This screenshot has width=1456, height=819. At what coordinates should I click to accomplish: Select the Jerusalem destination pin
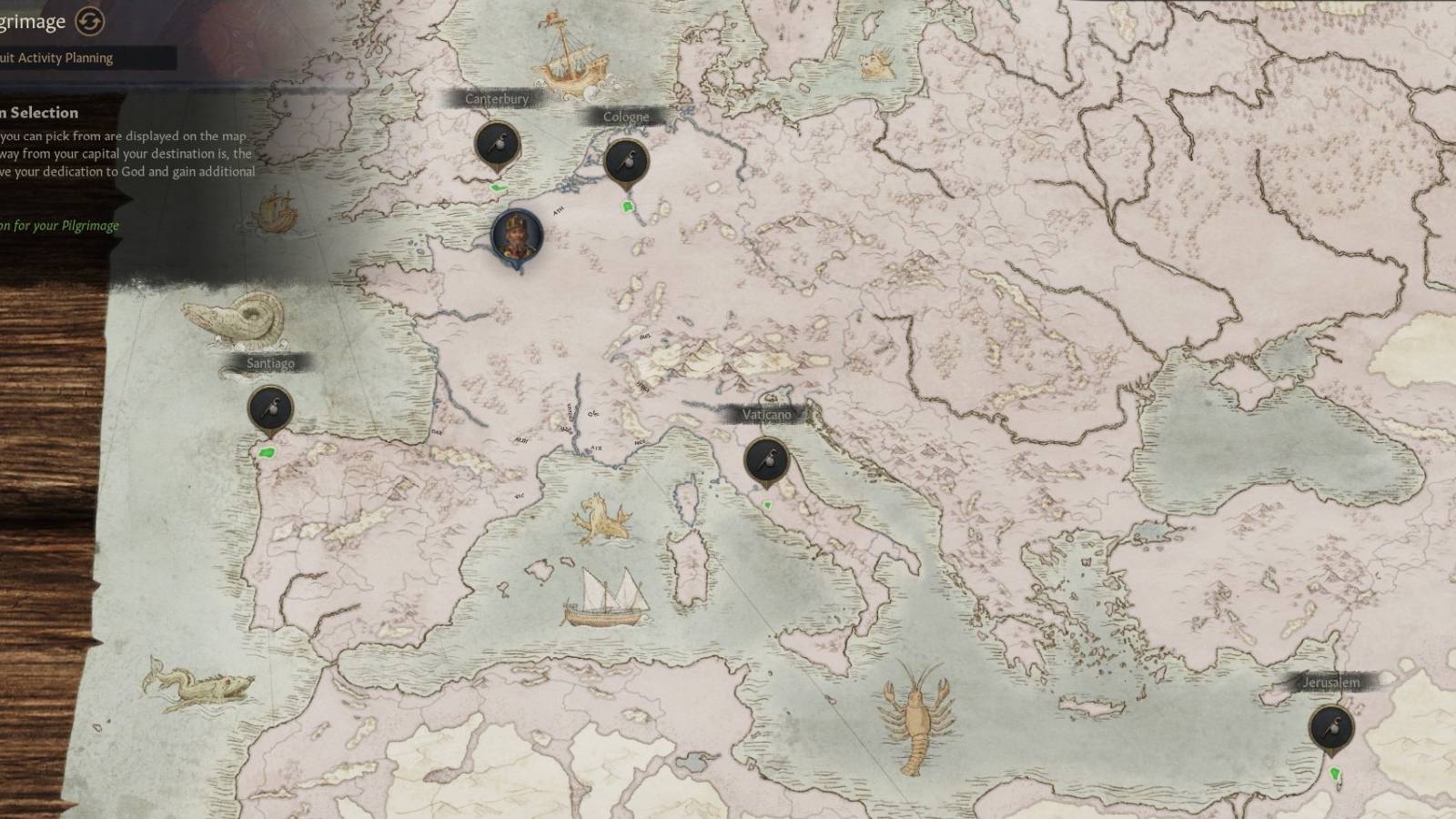pyautogui.click(x=1332, y=726)
